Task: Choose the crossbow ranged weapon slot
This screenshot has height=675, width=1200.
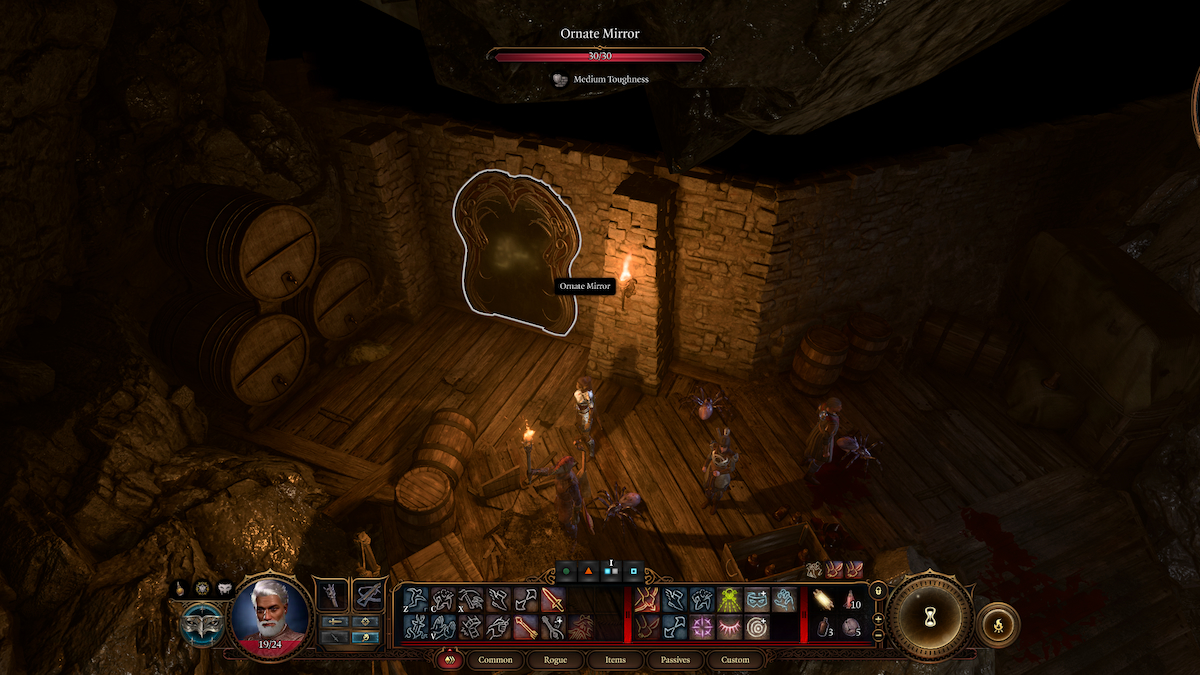Action: tap(369, 597)
